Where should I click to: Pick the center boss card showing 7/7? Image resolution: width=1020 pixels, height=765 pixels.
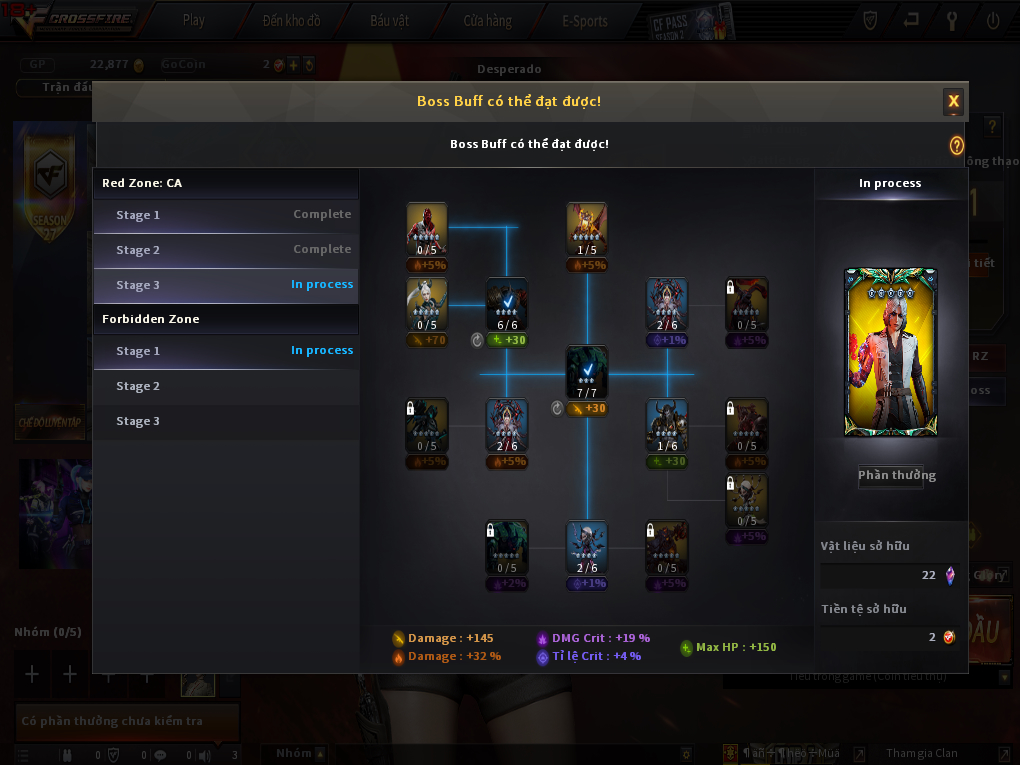(x=587, y=372)
